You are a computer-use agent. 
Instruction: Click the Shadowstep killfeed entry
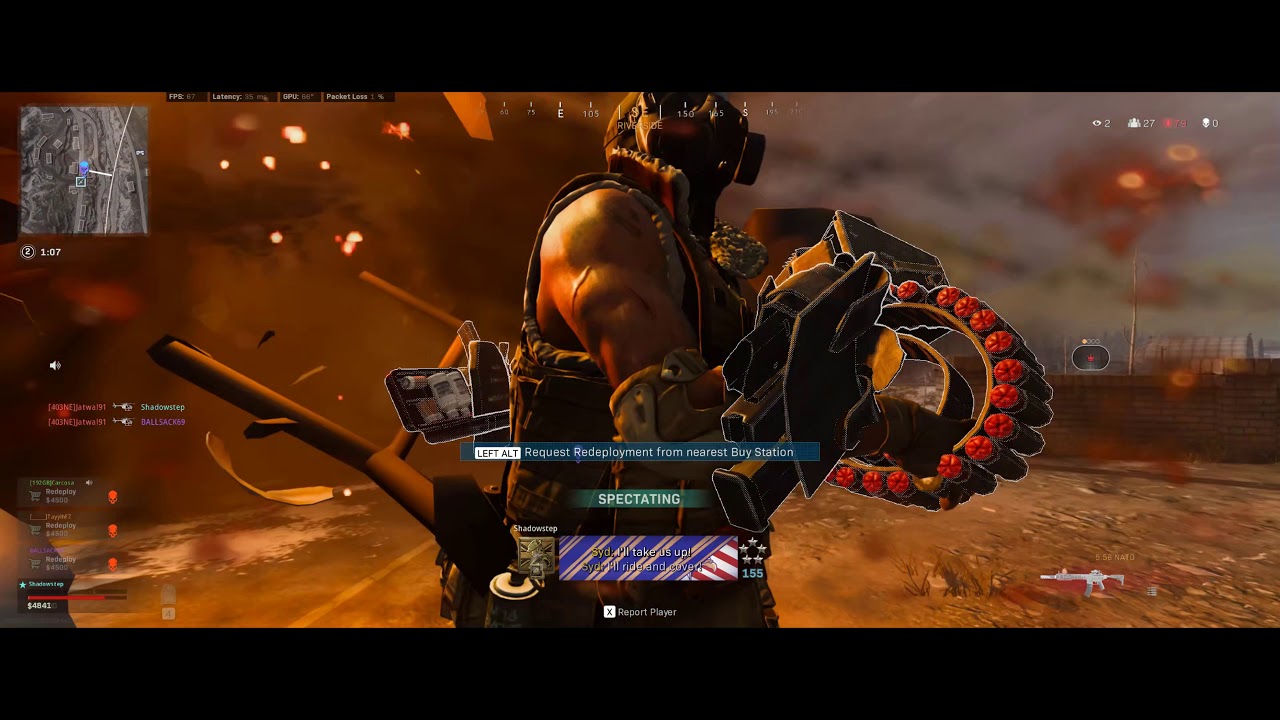click(162, 407)
